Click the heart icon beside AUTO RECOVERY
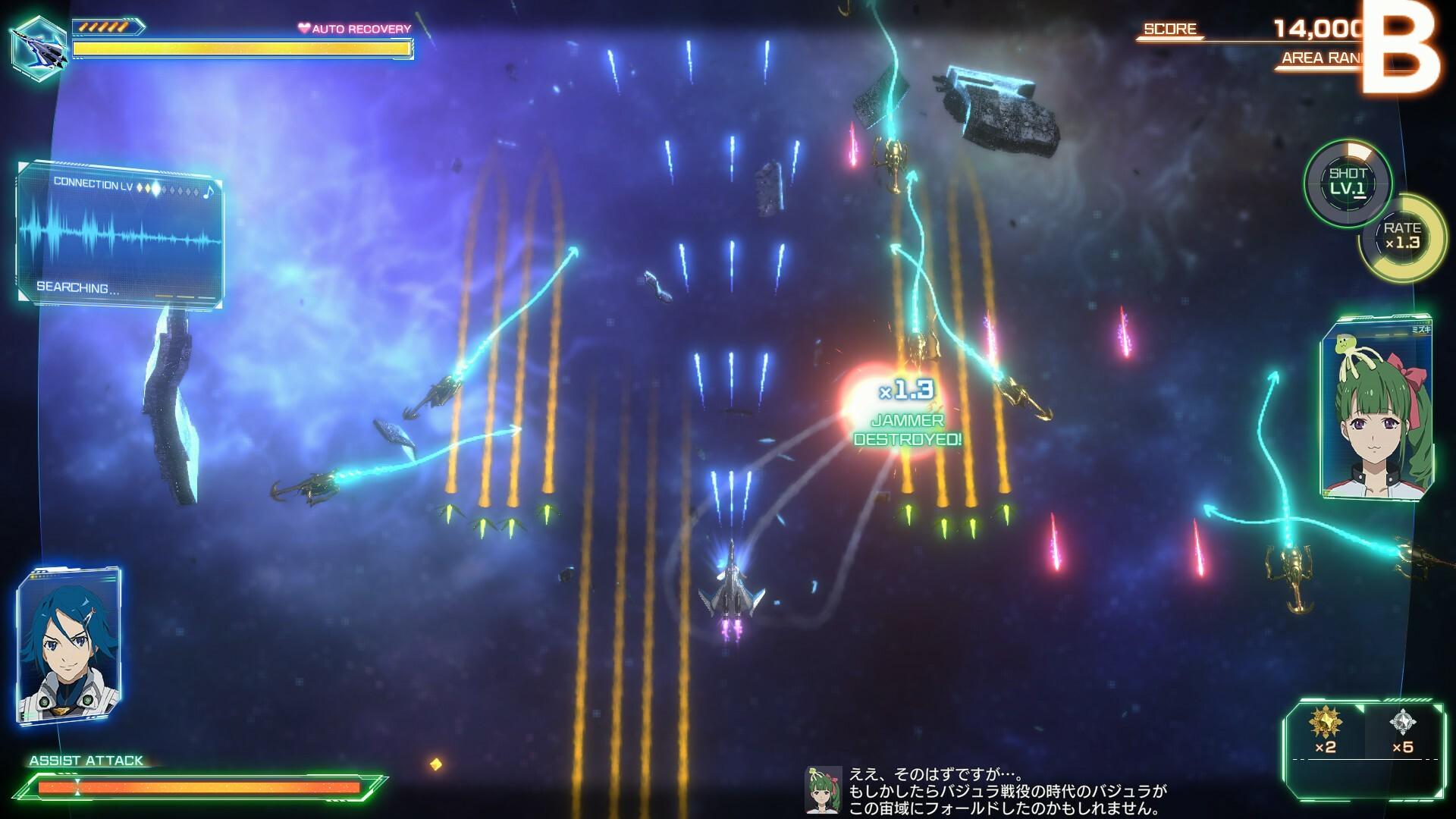 (303, 27)
